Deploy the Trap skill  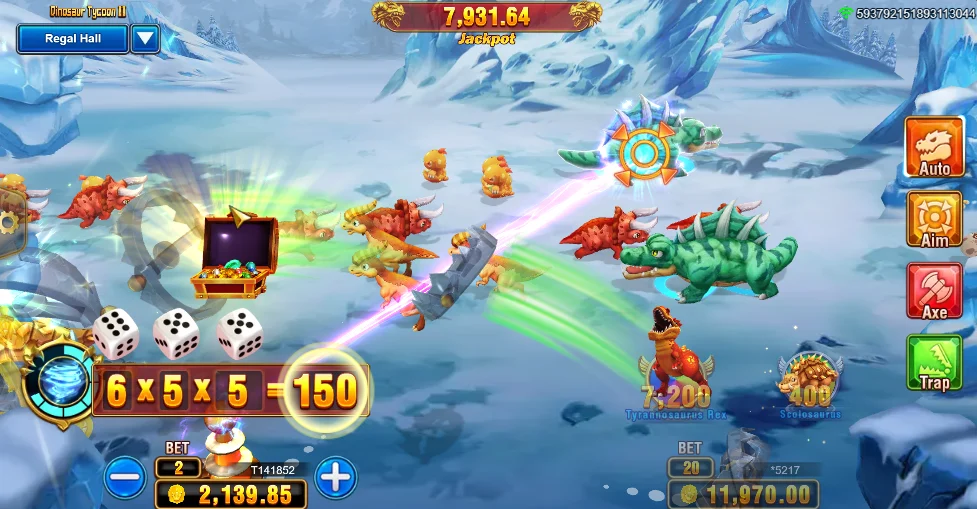pos(934,362)
